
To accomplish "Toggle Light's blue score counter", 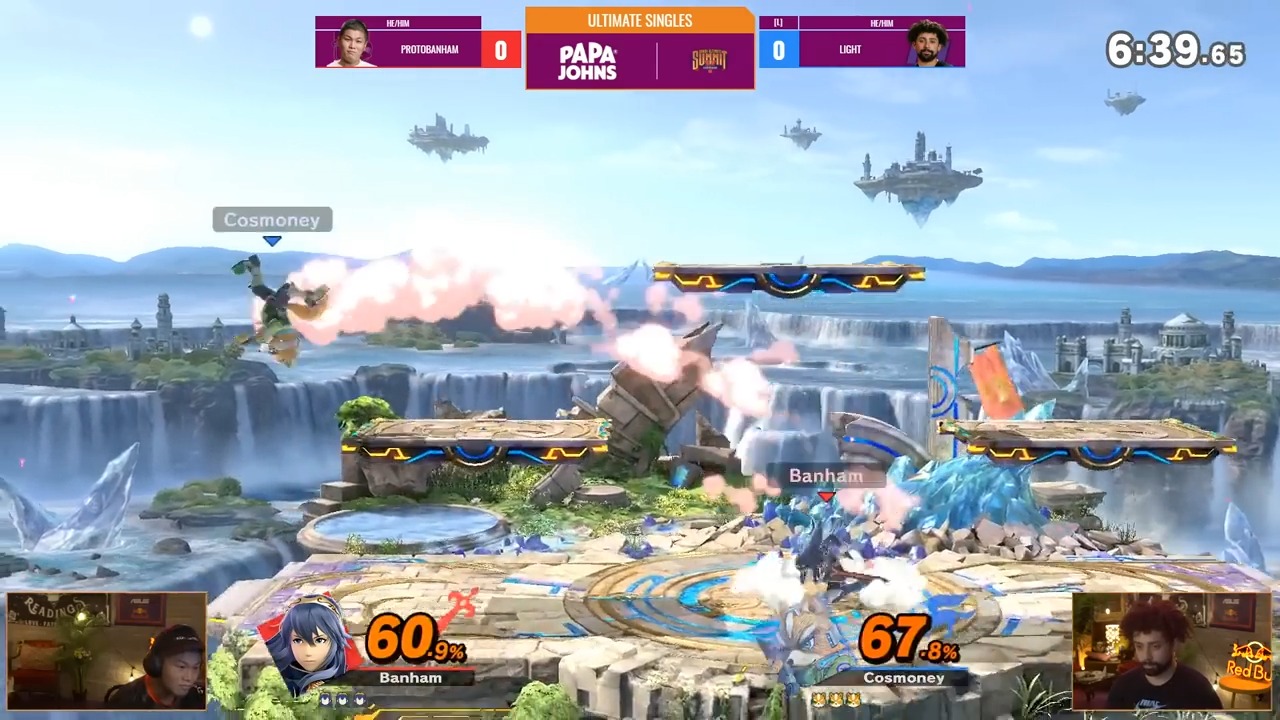I will tap(778, 50).
